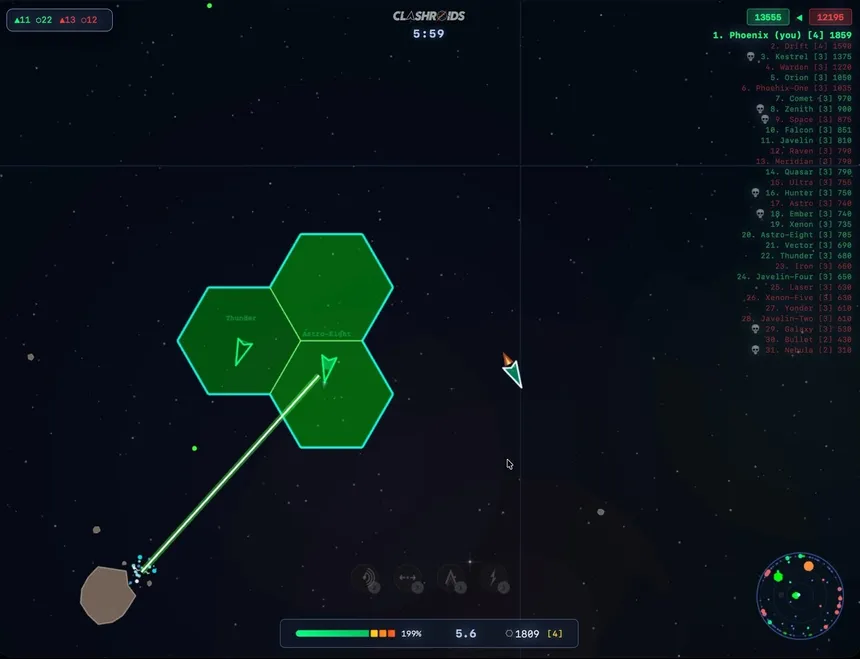Activate the double-arrow dash ability icon
Viewport: 860px width, 659px height.
408,579
